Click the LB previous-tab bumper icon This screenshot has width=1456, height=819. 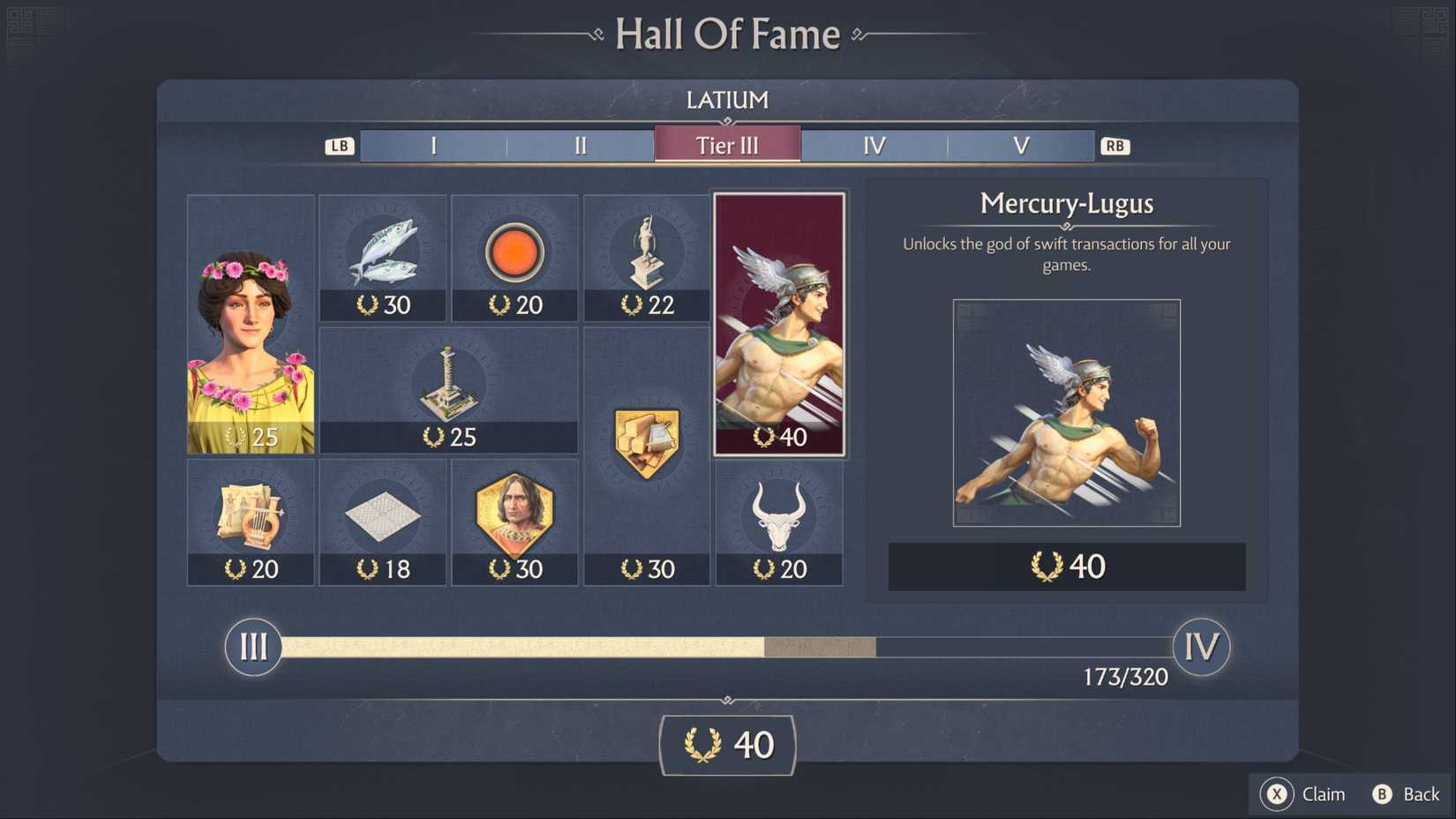[x=339, y=145]
